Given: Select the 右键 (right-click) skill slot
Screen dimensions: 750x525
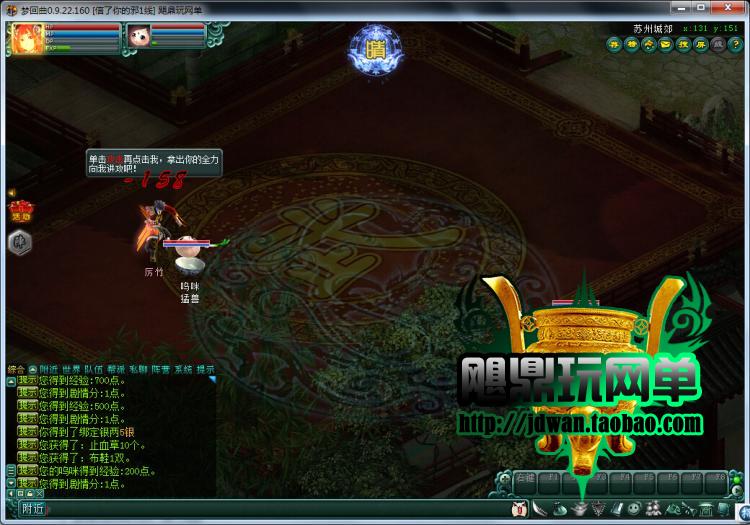Looking at the screenshot, I should [527, 480].
